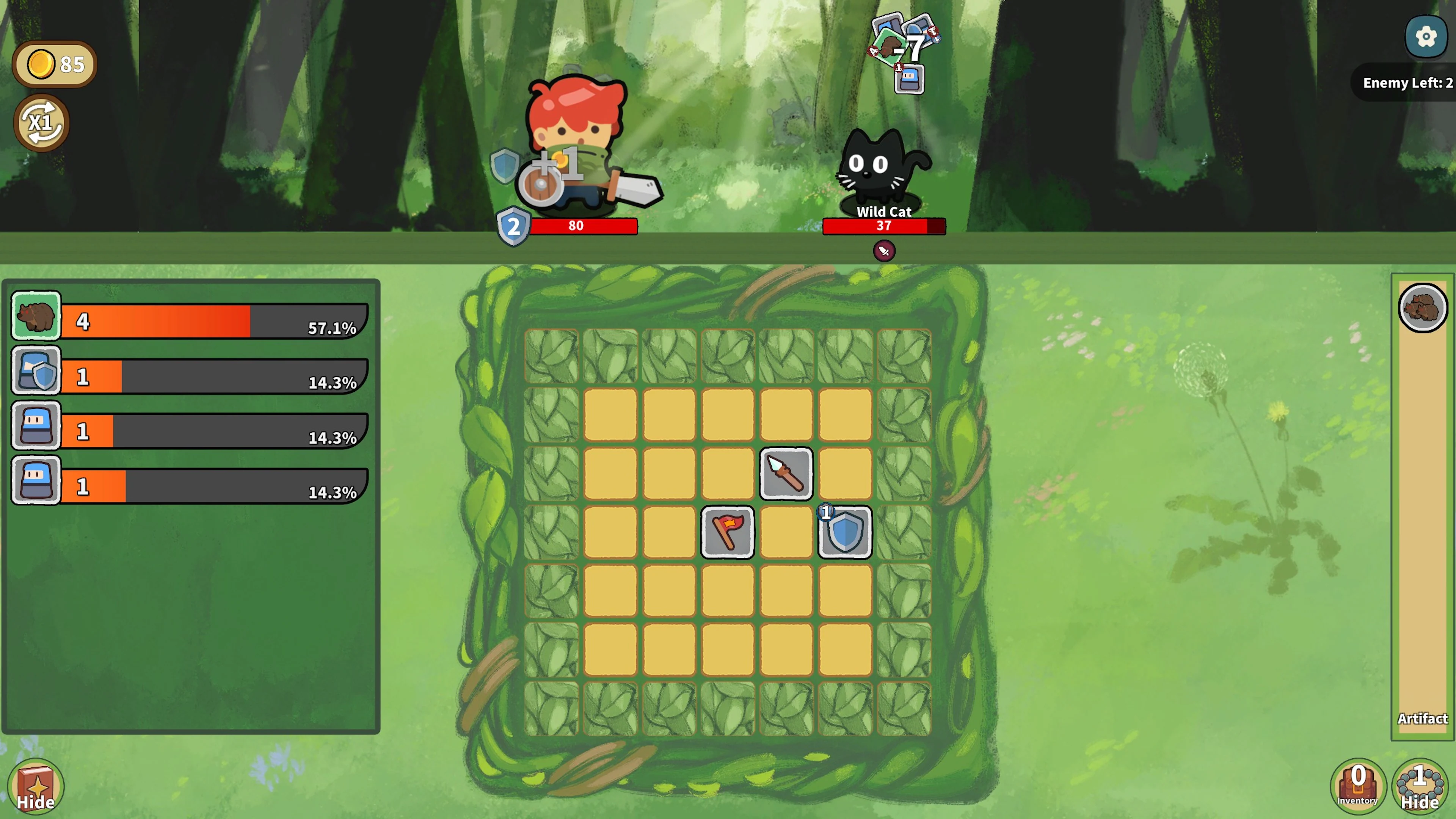Click the player's shield counter badge
Screen dimensions: 1456x819
pyautogui.click(x=513, y=227)
